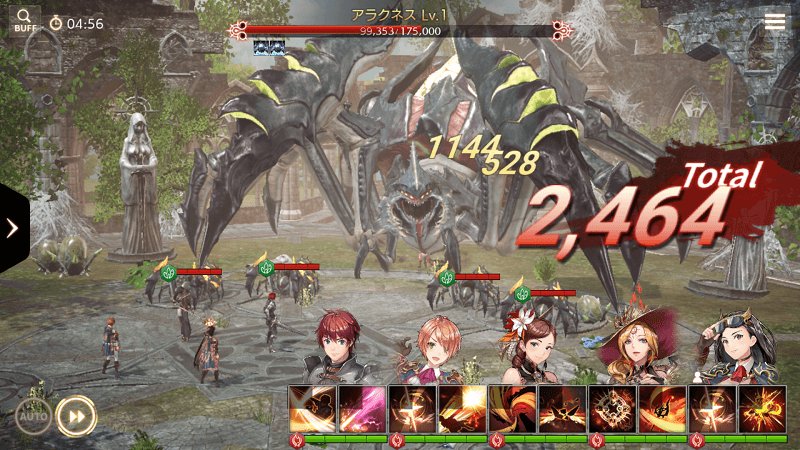This screenshot has width=800, height=450.
Task: Select the red-haired swordsman portrait
Action: [343, 350]
